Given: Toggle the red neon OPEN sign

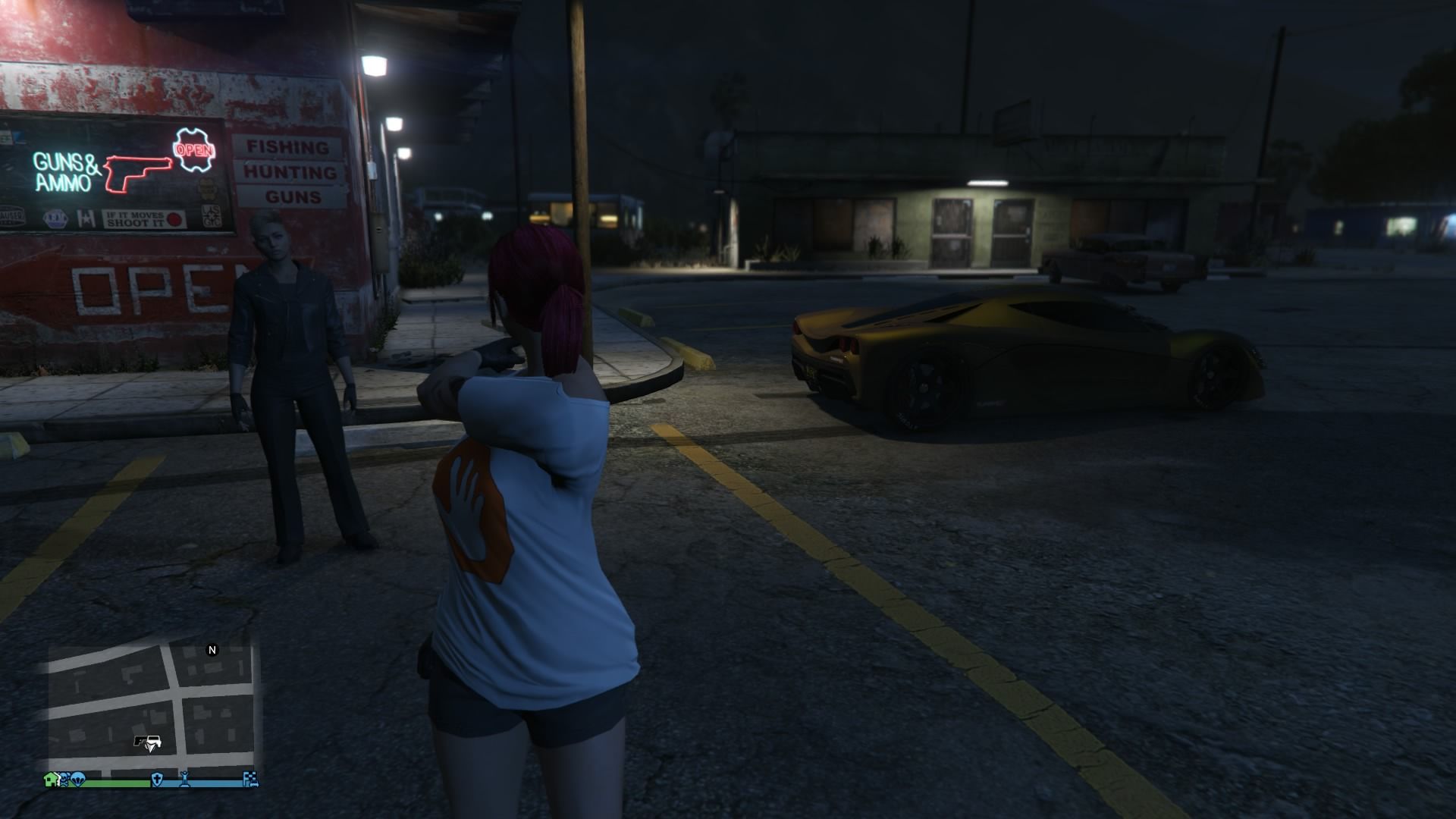Looking at the screenshot, I should (193, 150).
